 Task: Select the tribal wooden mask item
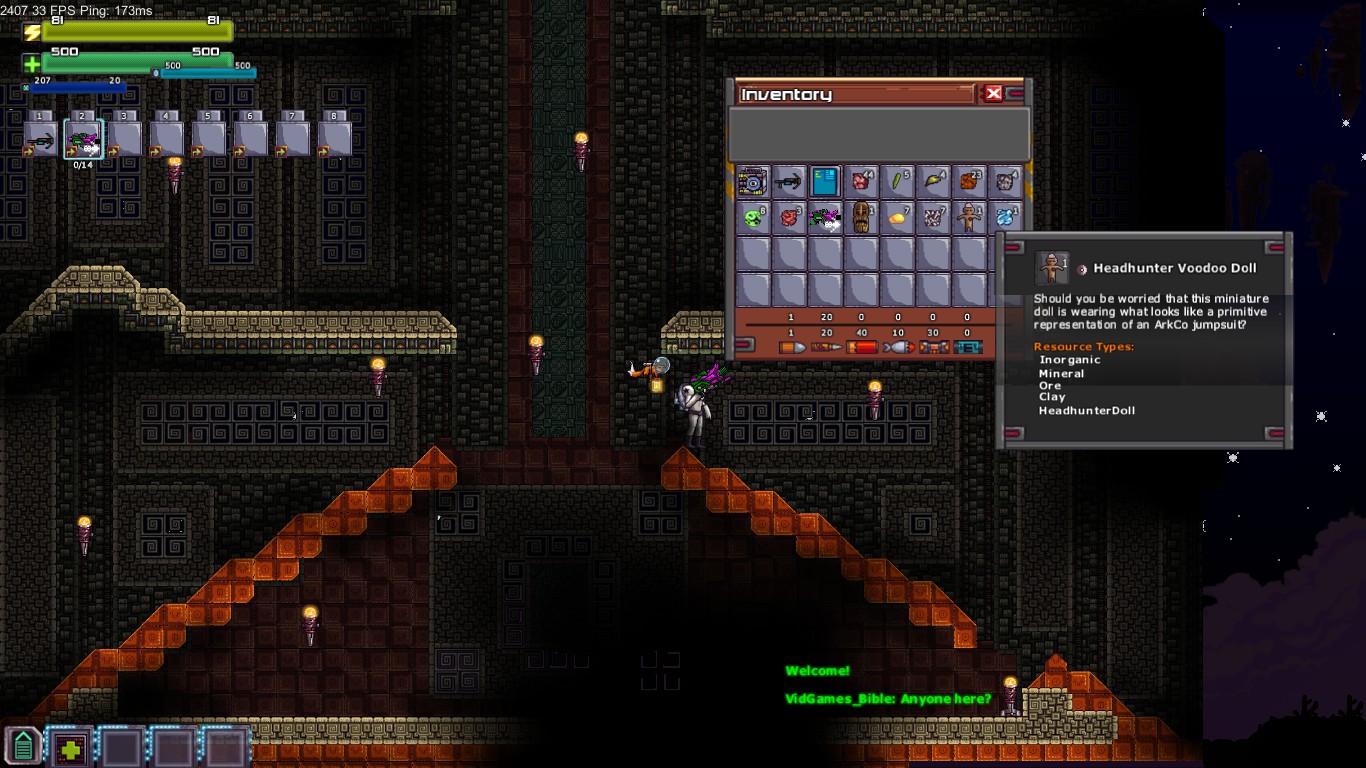point(861,217)
